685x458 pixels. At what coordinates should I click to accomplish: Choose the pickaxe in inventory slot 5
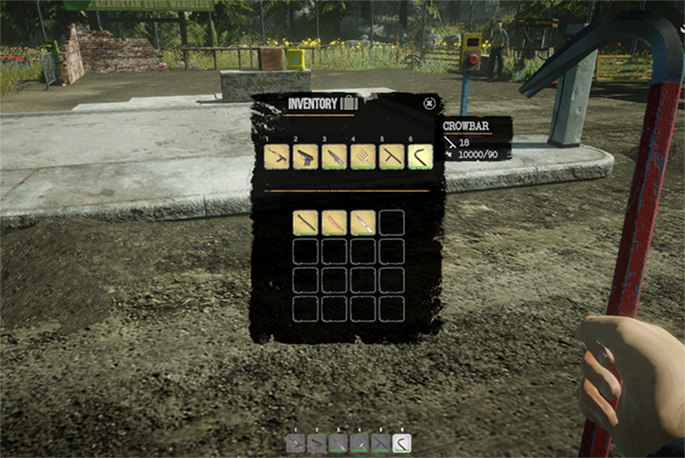tap(392, 157)
